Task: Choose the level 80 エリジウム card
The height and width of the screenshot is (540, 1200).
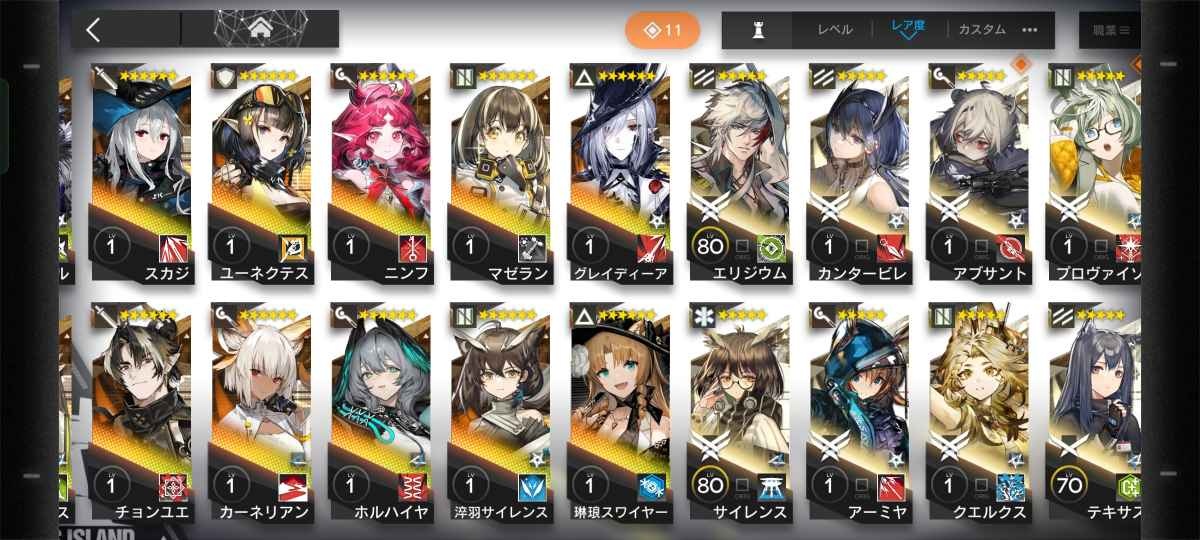Action: click(x=737, y=170)
